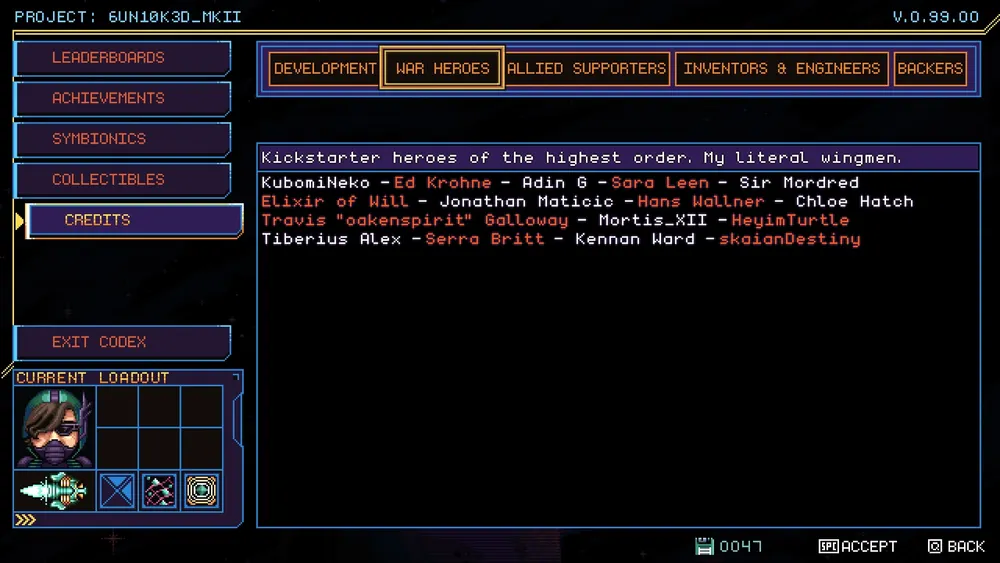The image size is (1000, 563).
Task: Switch to the Backers tab
Action: 930,69
